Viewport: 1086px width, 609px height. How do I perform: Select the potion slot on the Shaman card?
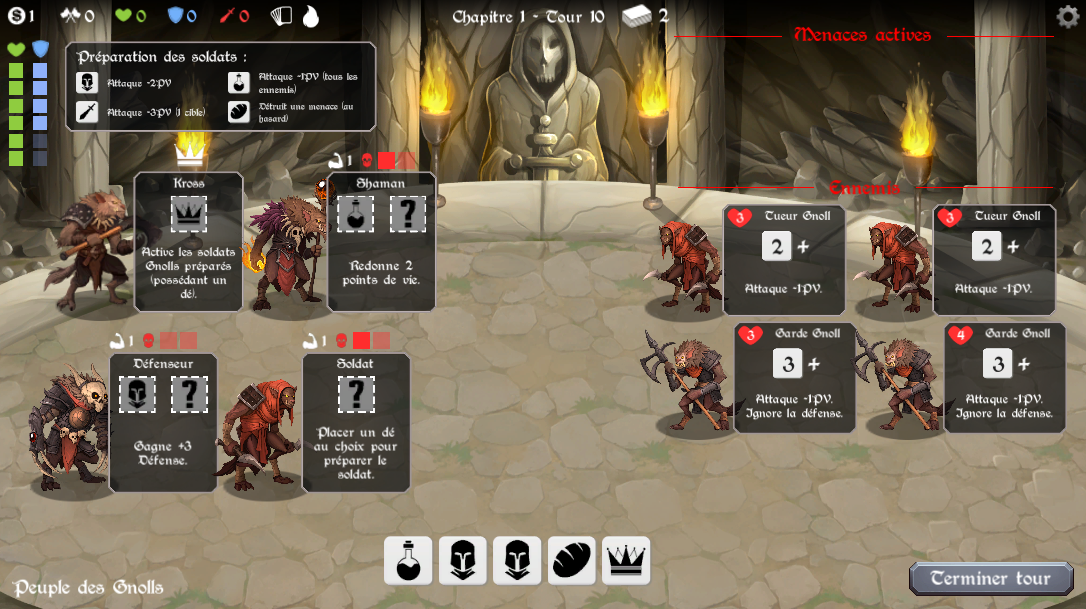[x=355, y=214]
